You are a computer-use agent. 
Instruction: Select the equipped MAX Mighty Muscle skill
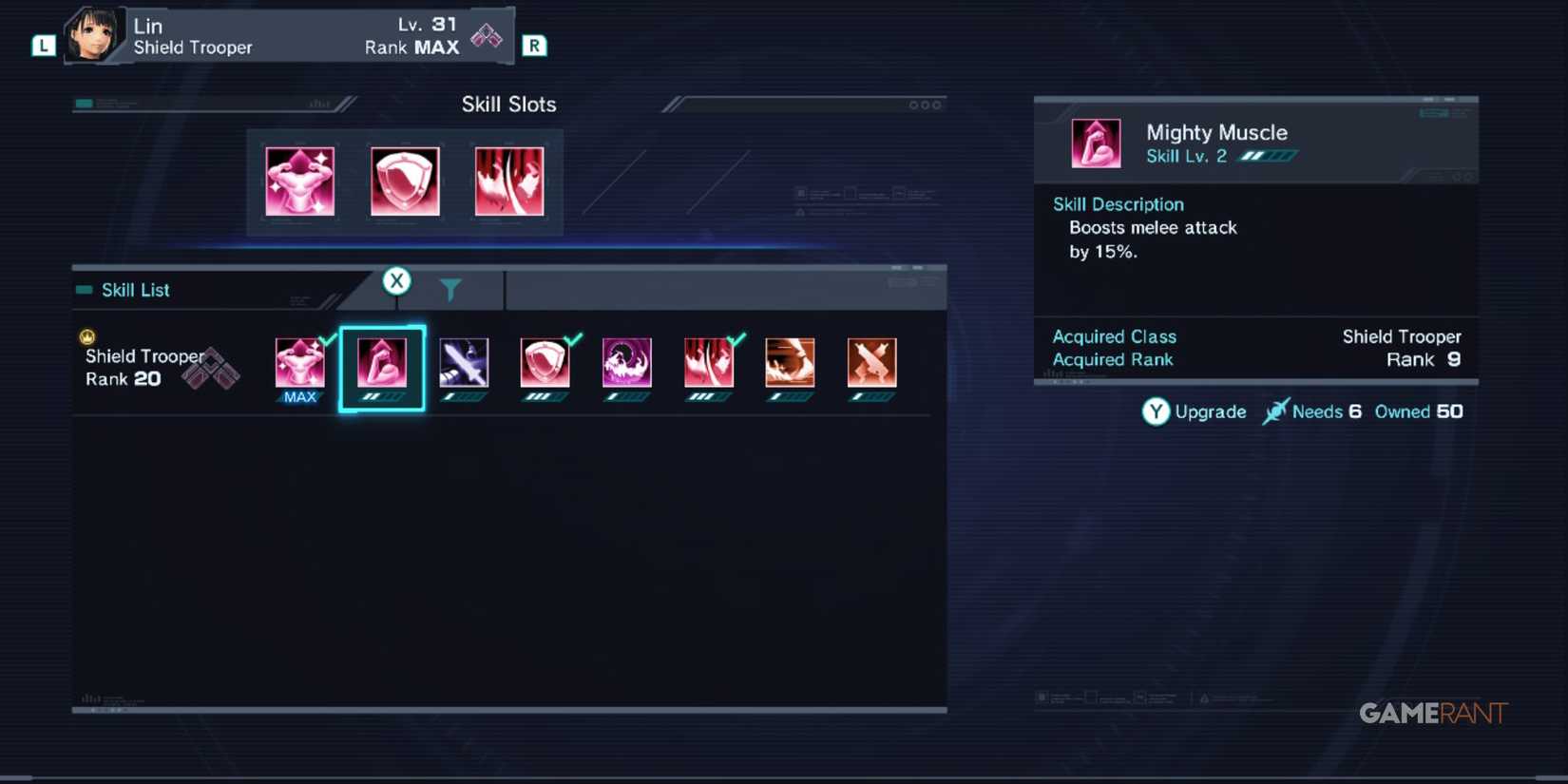tap(299, 364)
